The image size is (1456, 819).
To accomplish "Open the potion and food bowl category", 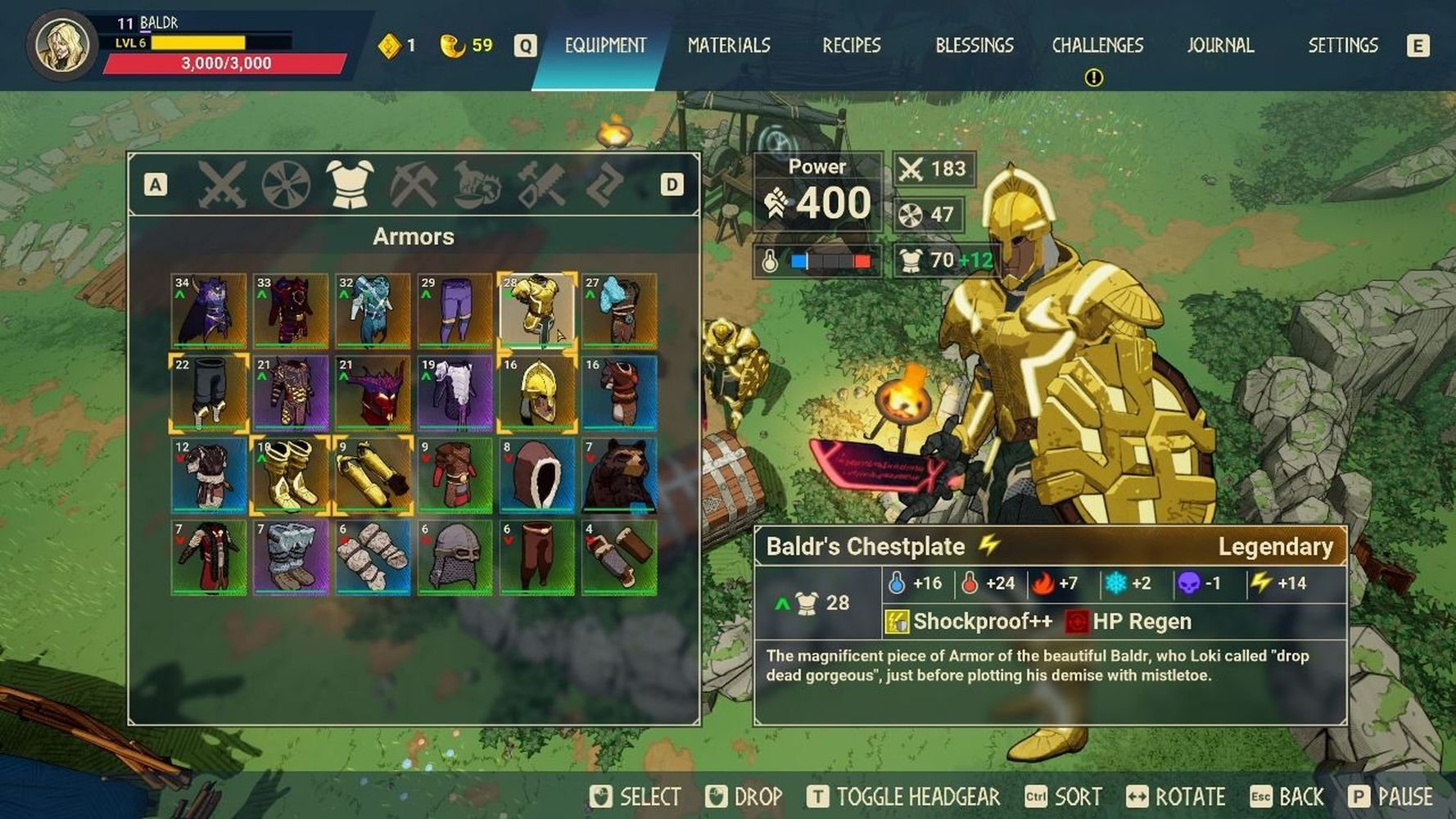I will coord(477,184).
